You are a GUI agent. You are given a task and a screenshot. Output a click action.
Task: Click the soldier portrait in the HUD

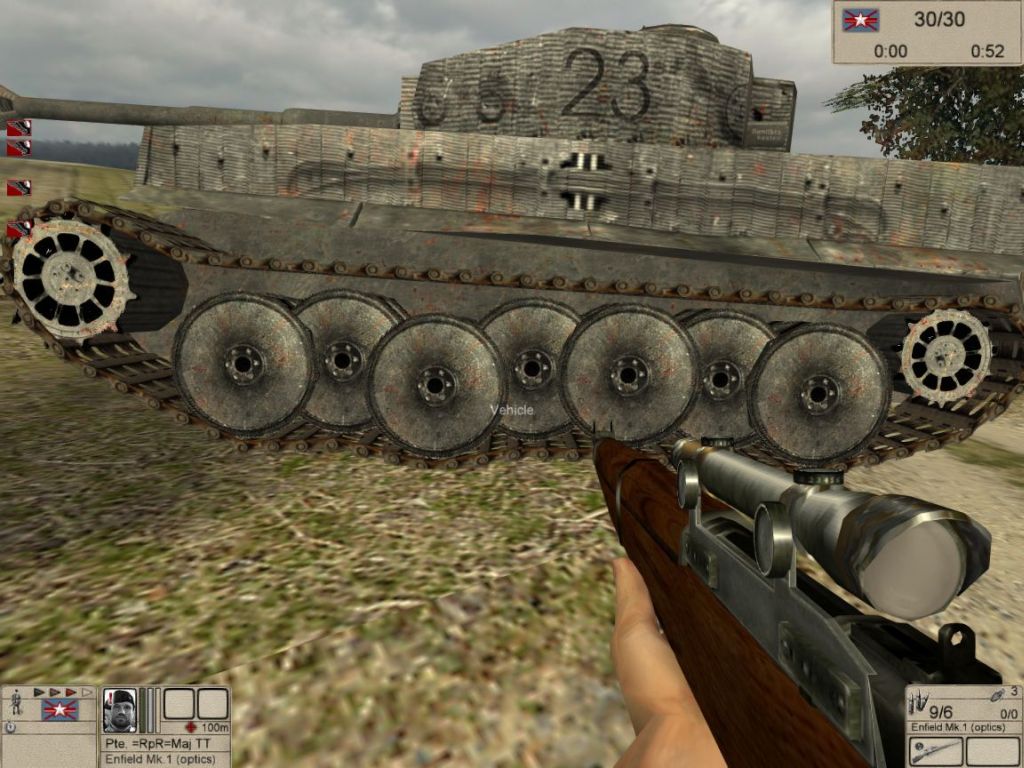point(120,710)
